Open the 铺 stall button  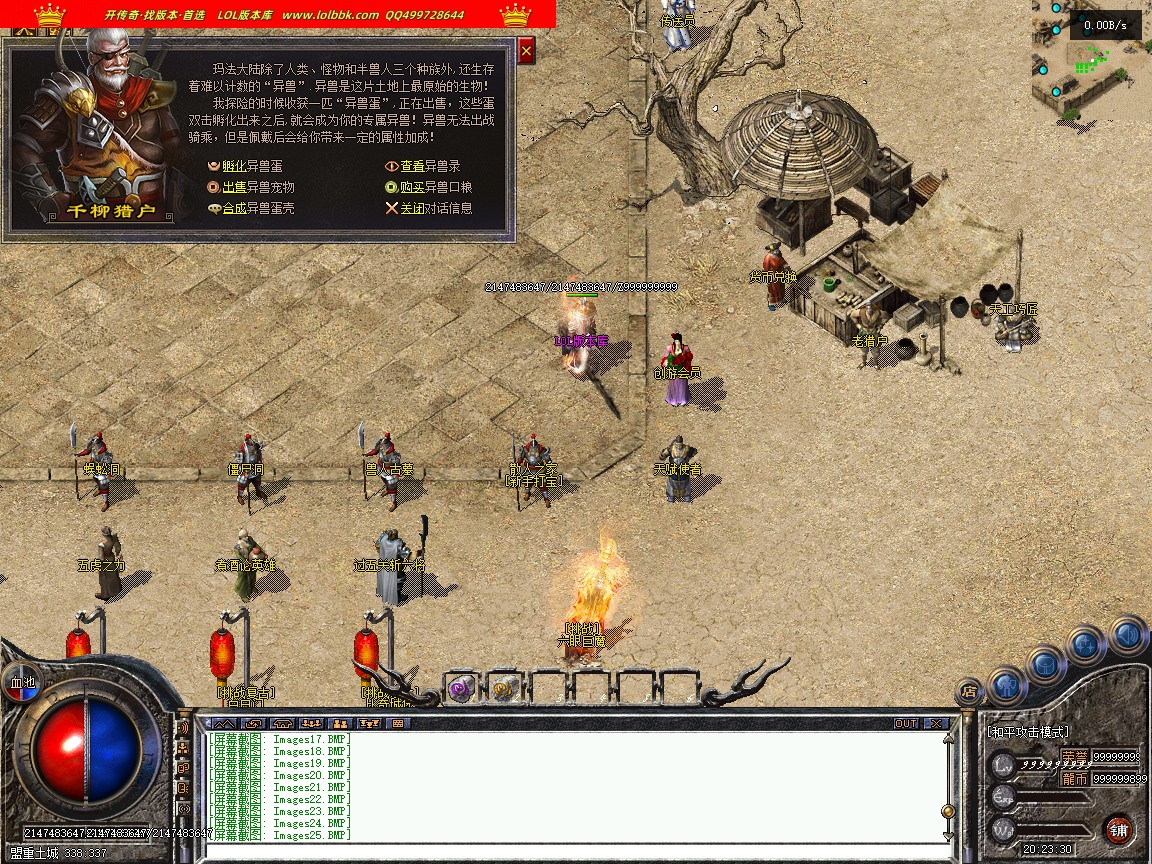[1119, 829]
